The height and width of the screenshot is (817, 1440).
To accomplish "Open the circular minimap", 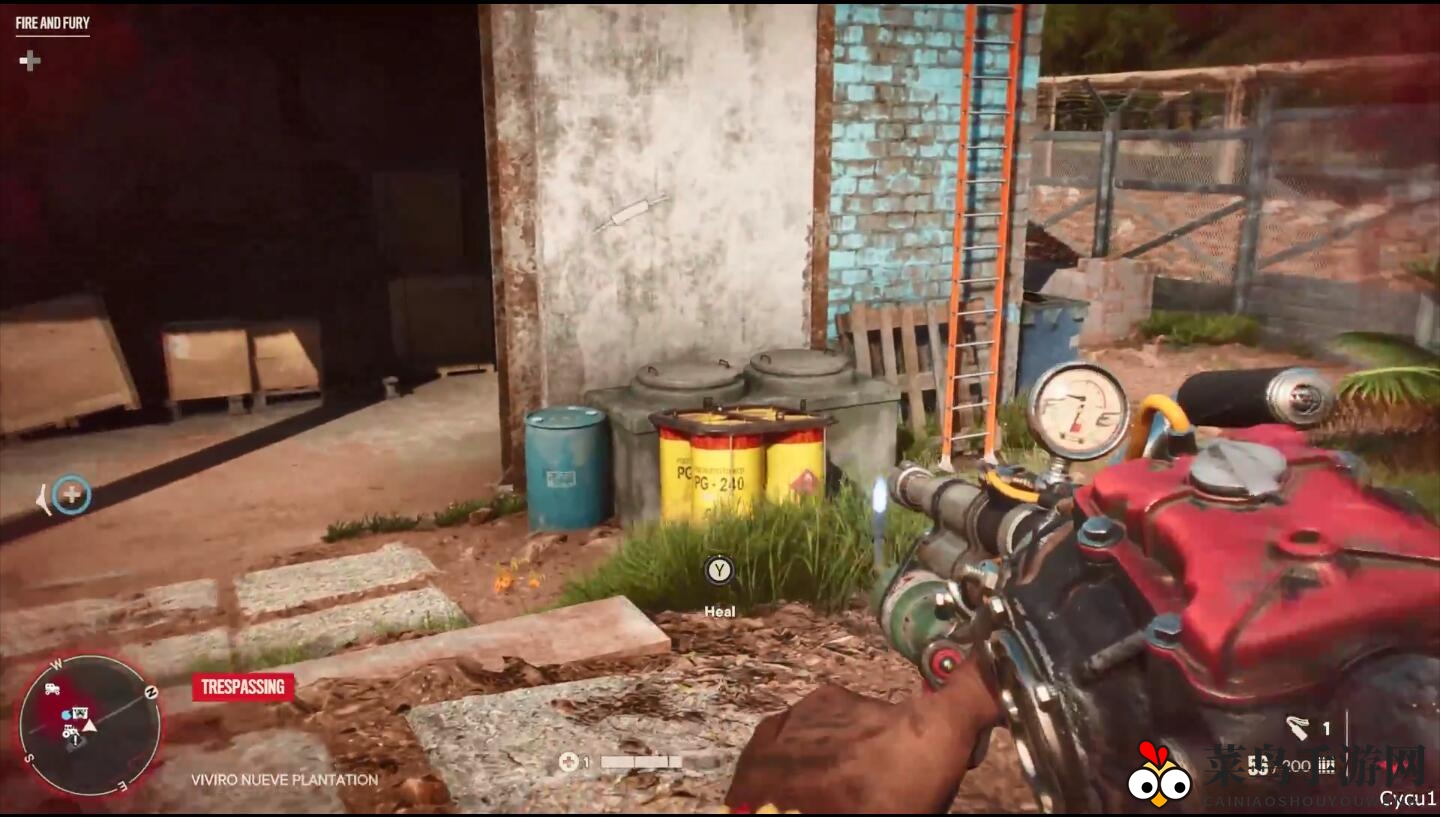I will (89, 725).
